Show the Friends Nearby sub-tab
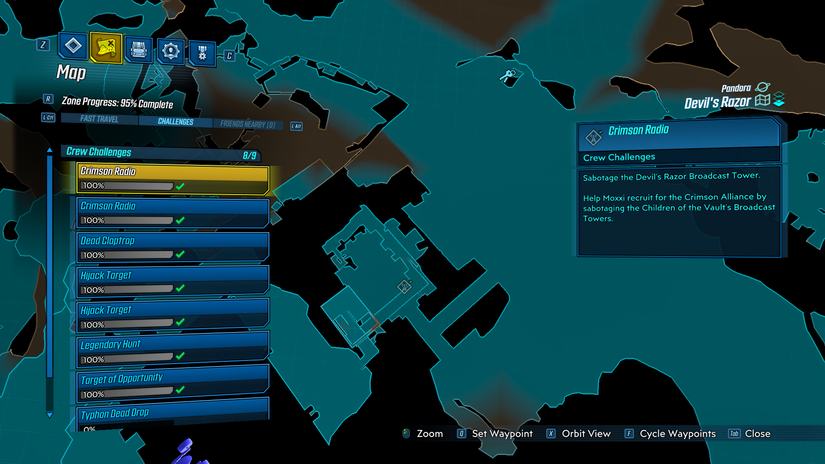 coord(245,125)
